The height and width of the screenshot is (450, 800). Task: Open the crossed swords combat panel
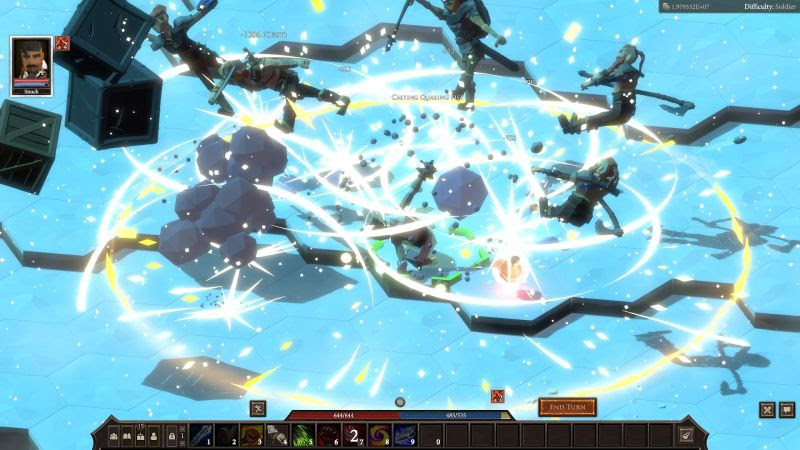[x=767, y=408]
